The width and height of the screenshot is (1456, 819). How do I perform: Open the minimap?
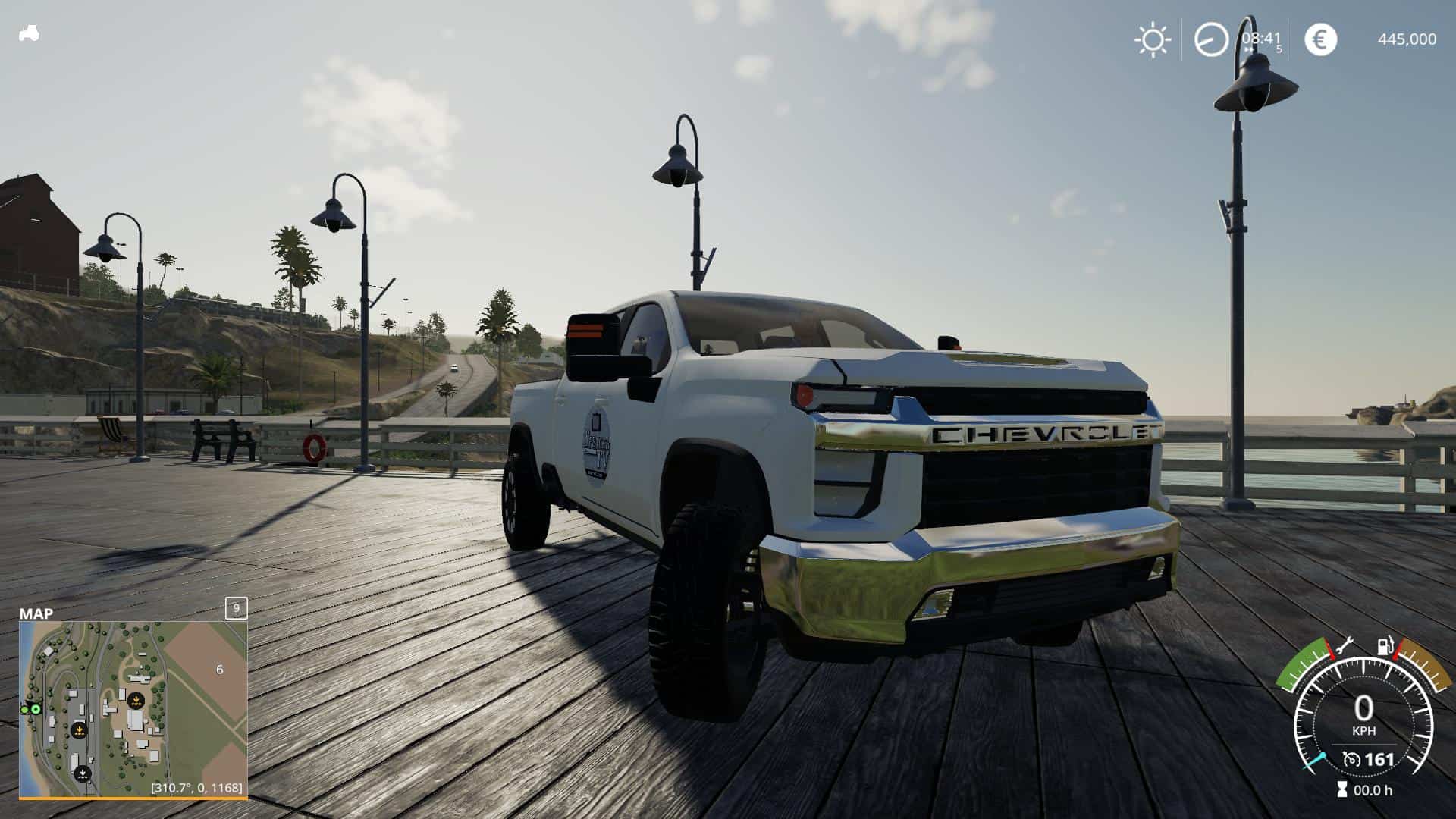[133, 709]
